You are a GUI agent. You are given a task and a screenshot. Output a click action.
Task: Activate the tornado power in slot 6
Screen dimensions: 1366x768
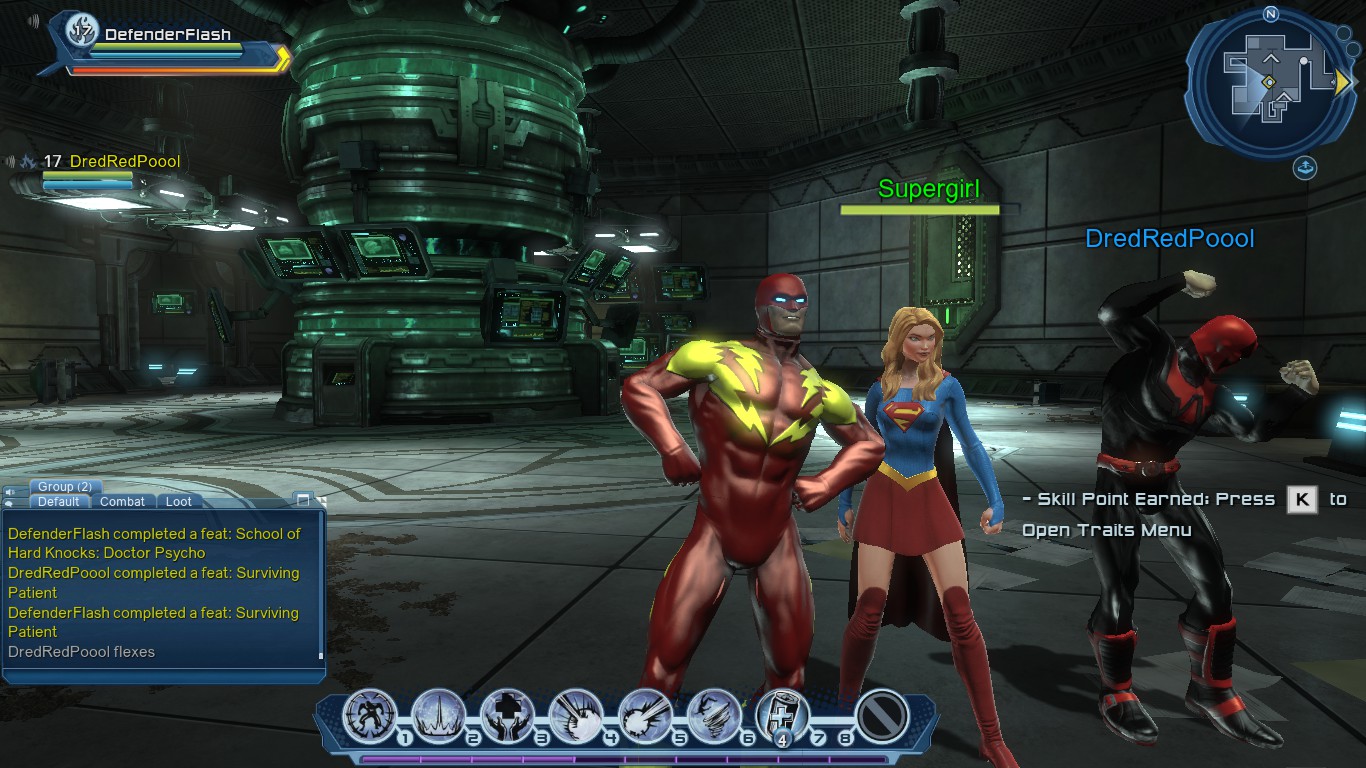pyautogui.click(x=715, y=717)
